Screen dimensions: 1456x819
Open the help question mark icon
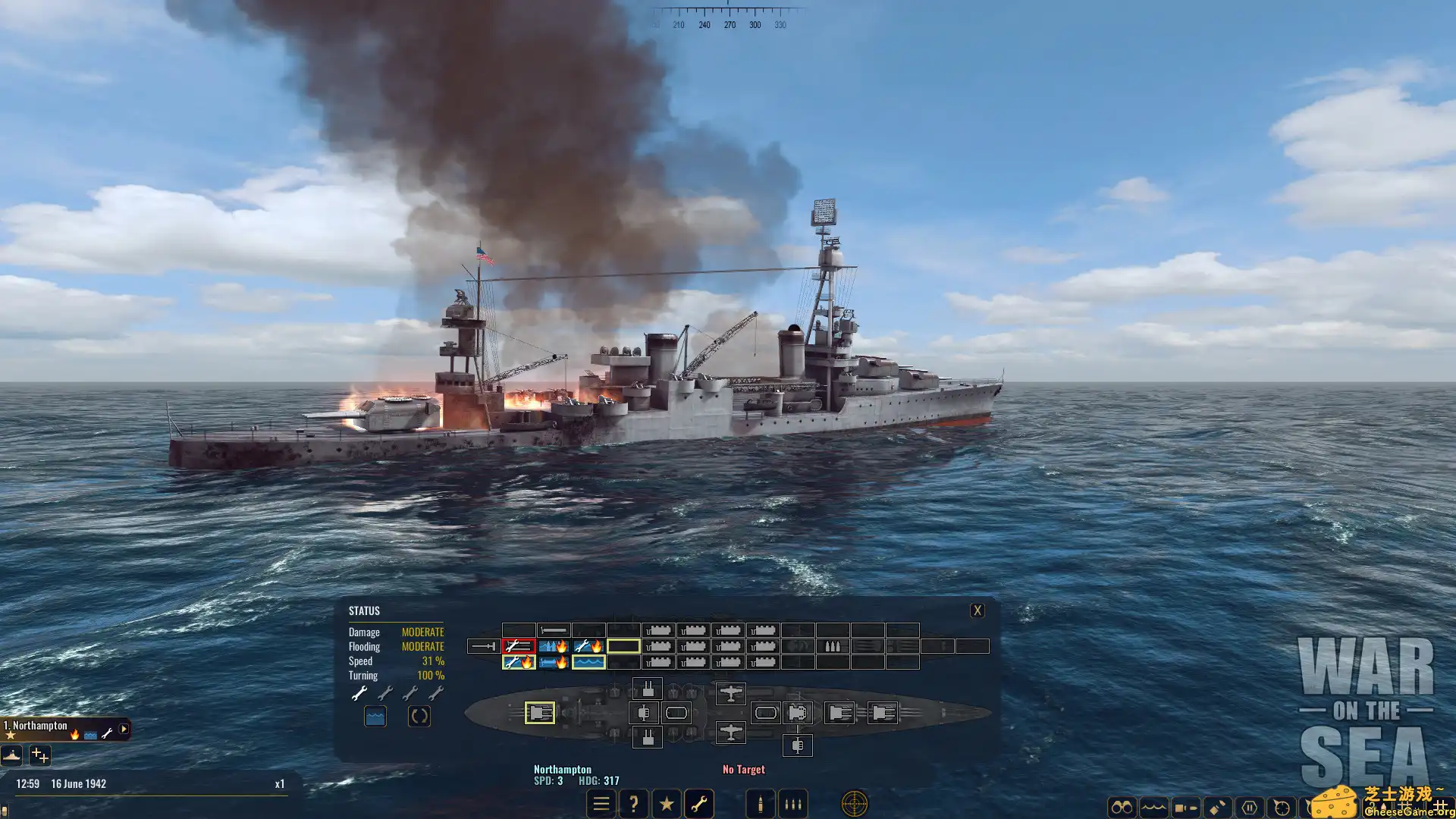point(635,804)
